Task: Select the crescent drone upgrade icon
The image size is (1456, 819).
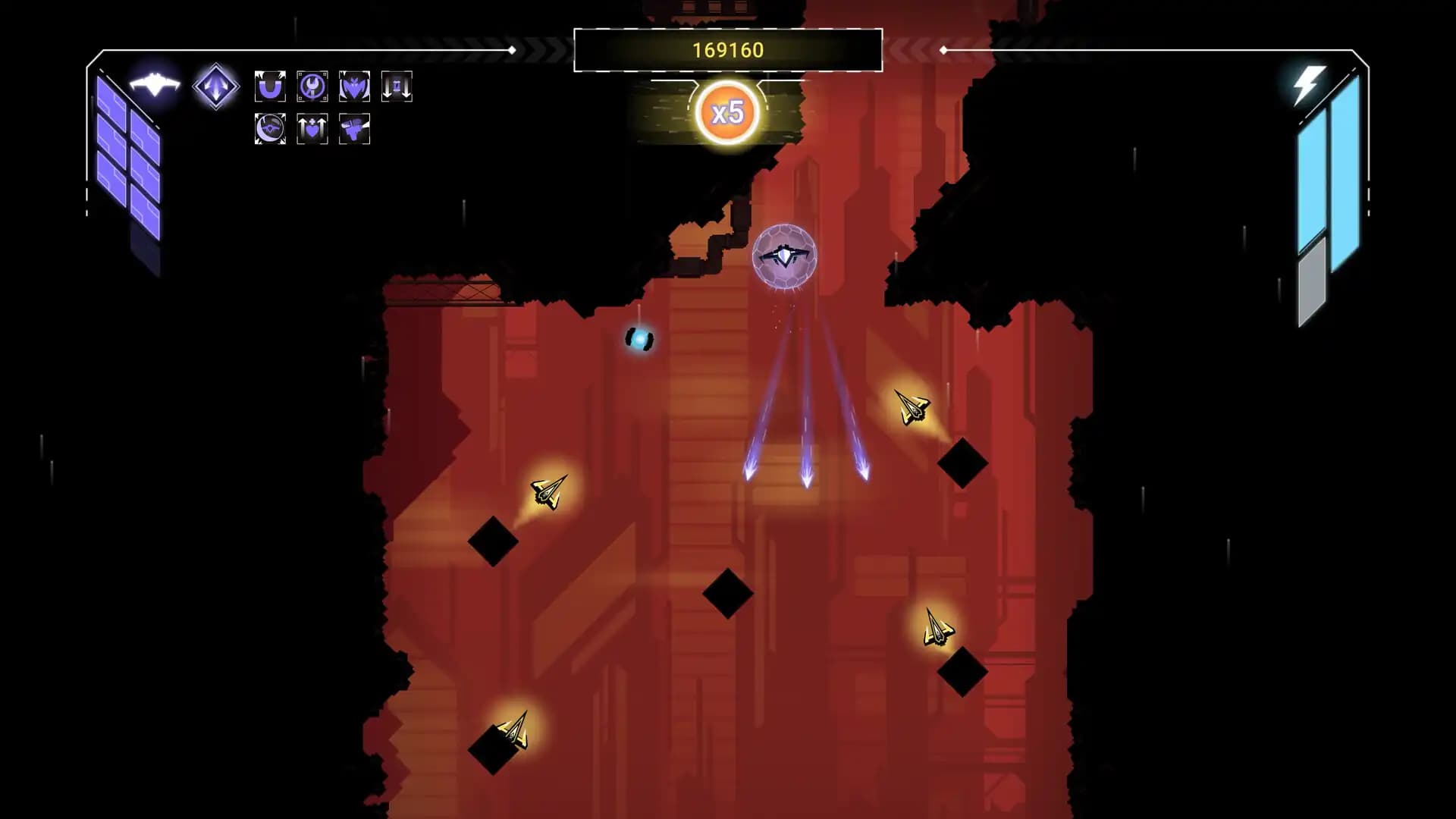Action: pyautogui.click(x=269, y=129)
